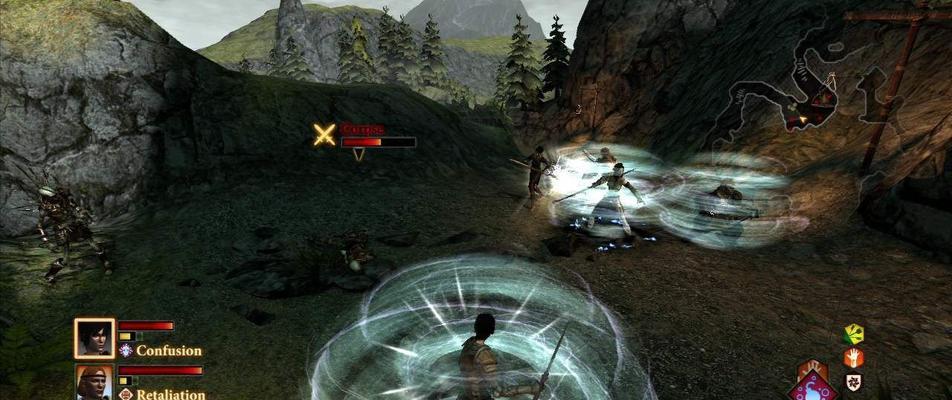Activate the orange hand ability icon

(853, 358)
